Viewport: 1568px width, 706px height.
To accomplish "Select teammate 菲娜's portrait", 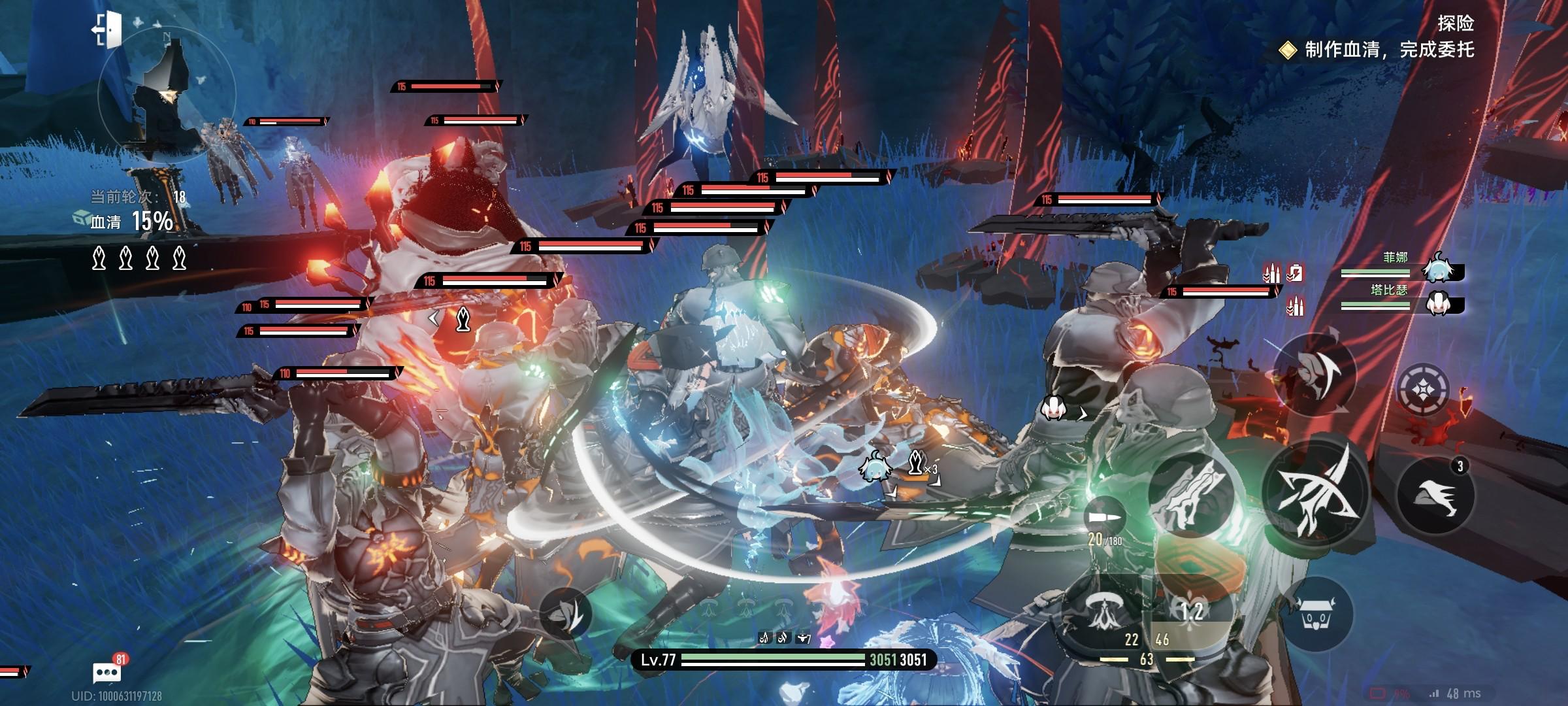I will [1438, 269].
